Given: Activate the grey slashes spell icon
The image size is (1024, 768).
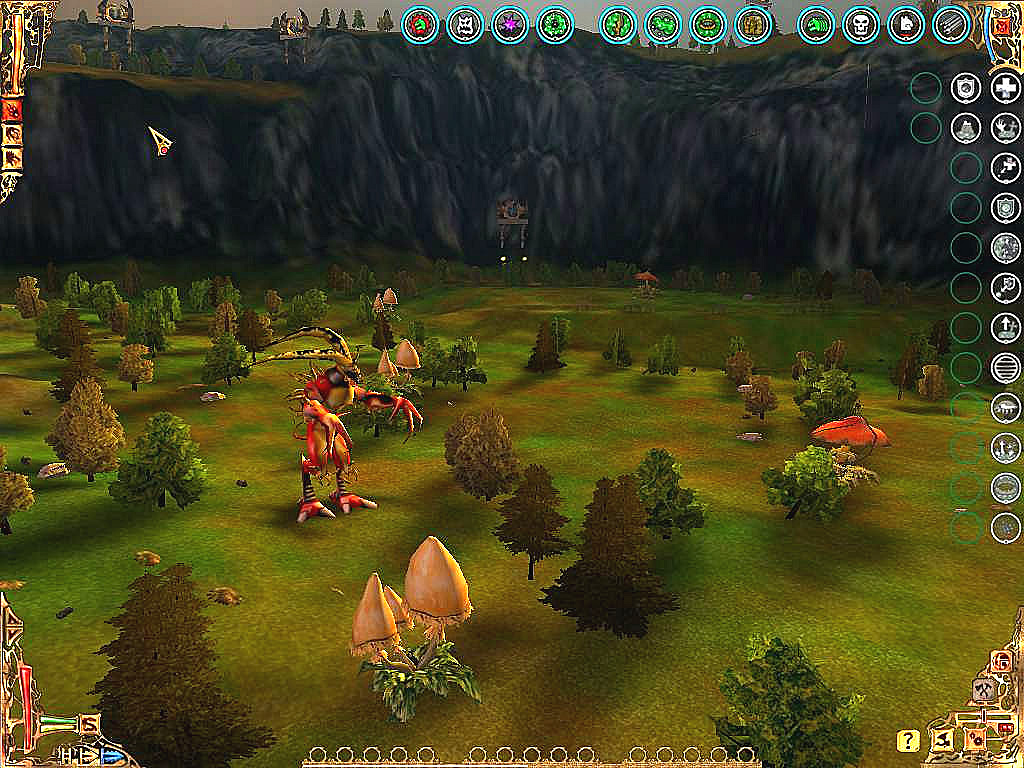Looking at the screenshot, I should point(950,24).
